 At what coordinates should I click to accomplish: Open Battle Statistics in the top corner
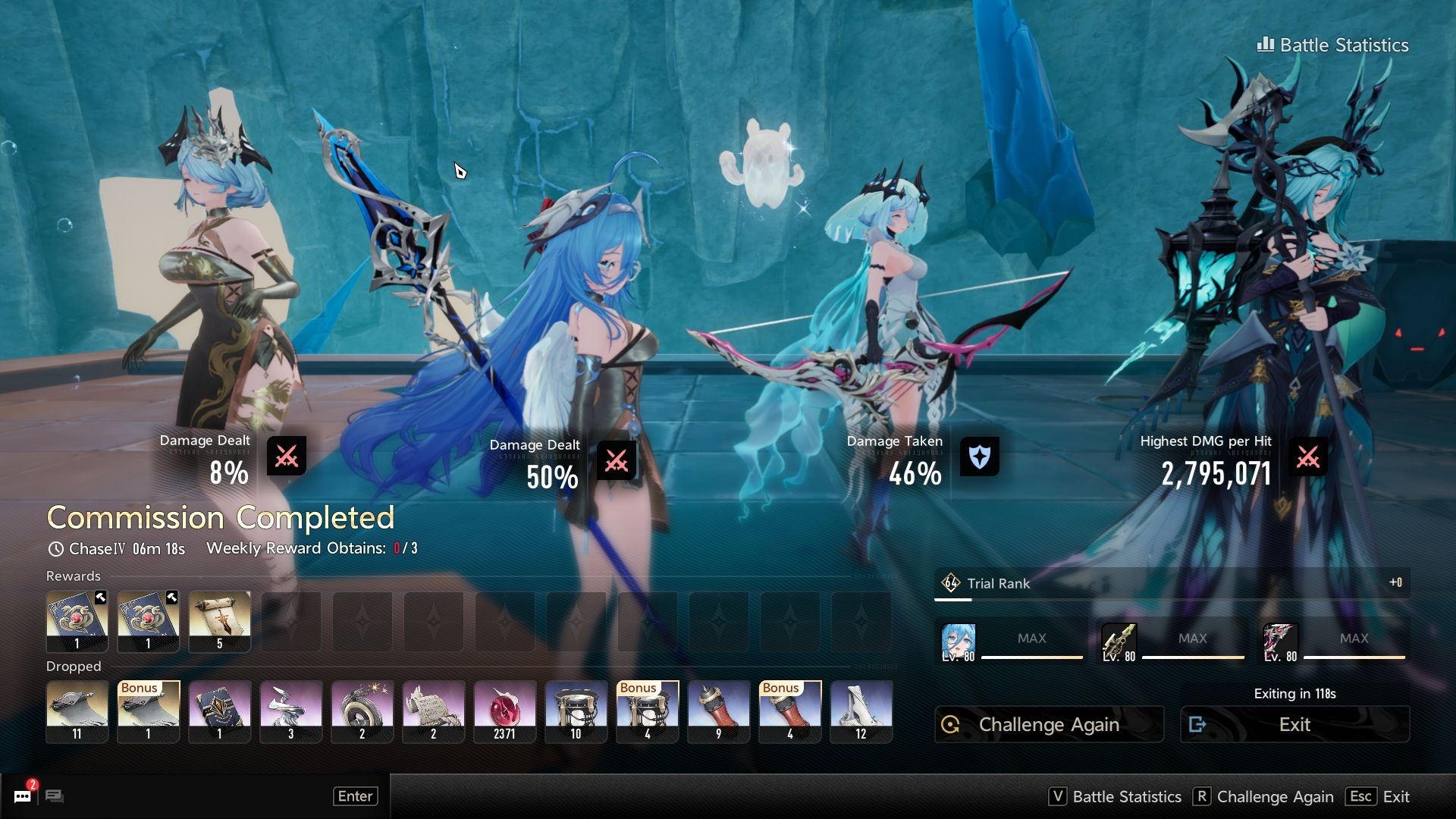point(1333,45)
